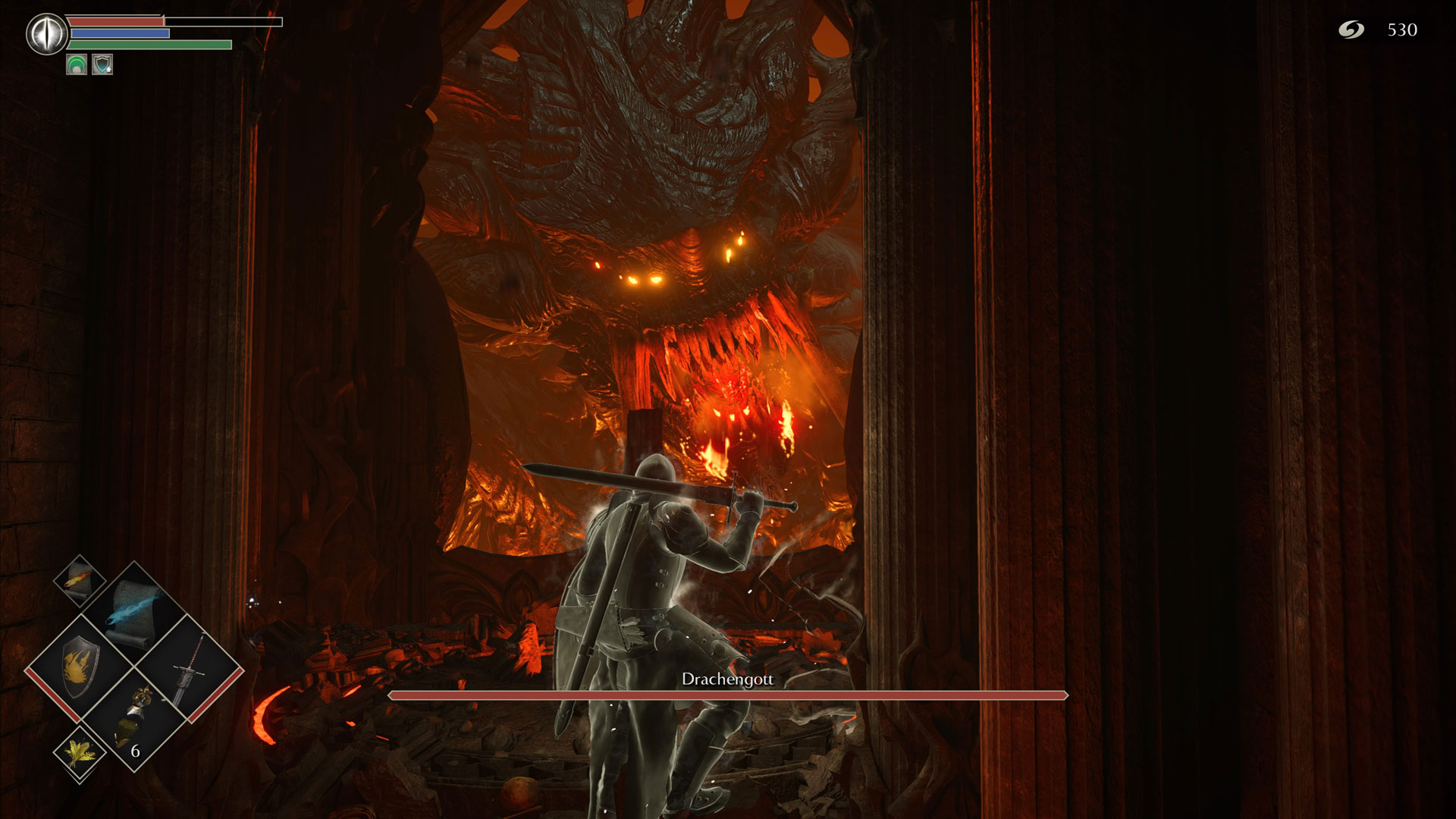Click the souls currency swirl icon
Screen dimensions: 1456x819
click(1351, 30)
